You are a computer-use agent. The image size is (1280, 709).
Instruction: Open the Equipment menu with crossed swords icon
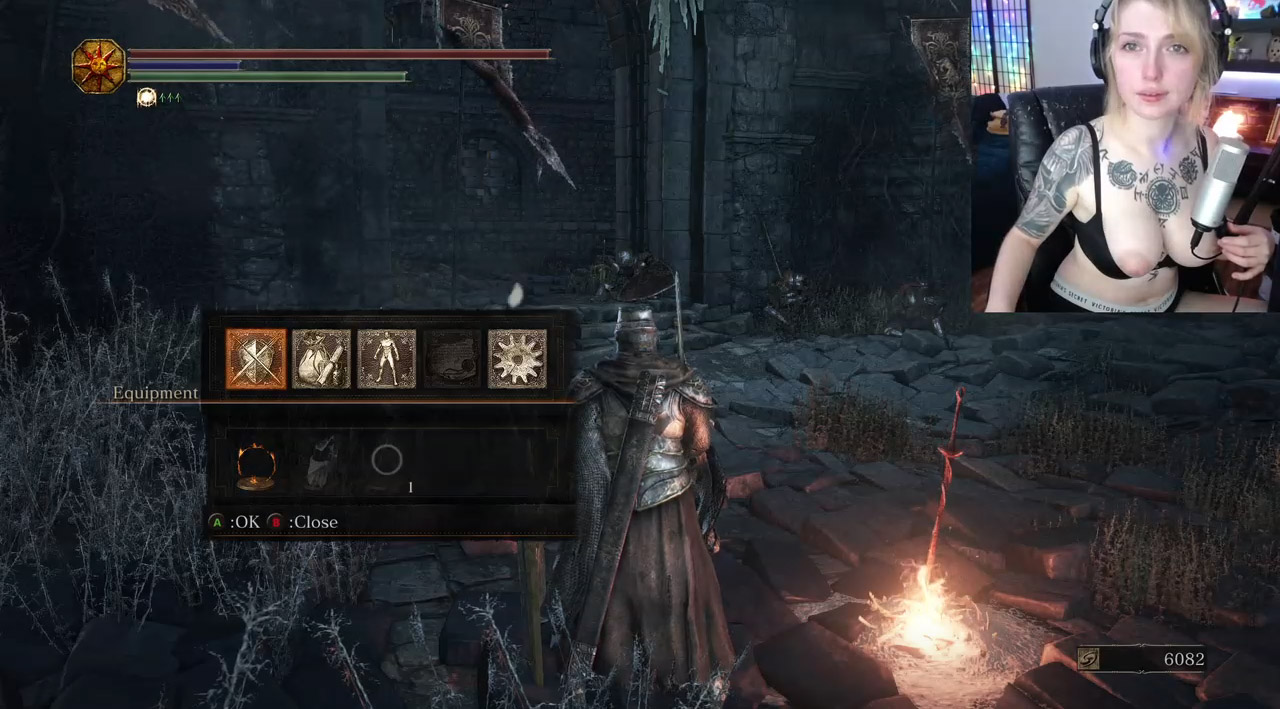click(256, 359)
